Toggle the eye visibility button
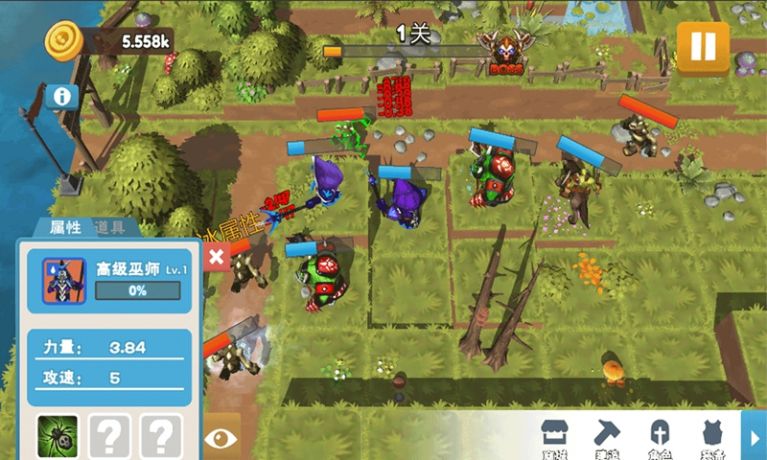 click(220, 437)
